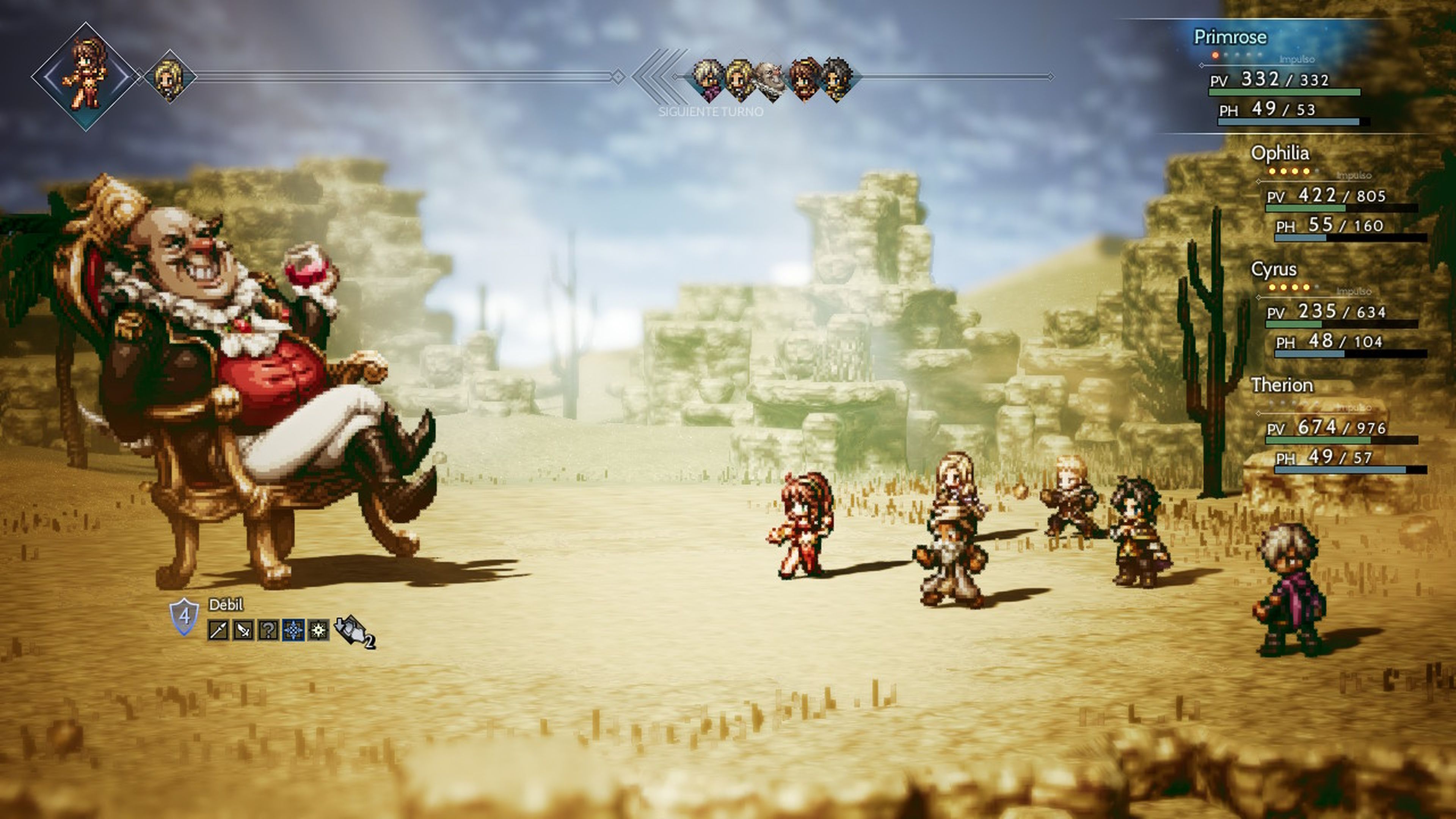
Task: Select Primrose in the party status list
Action: coord(1230,37)
